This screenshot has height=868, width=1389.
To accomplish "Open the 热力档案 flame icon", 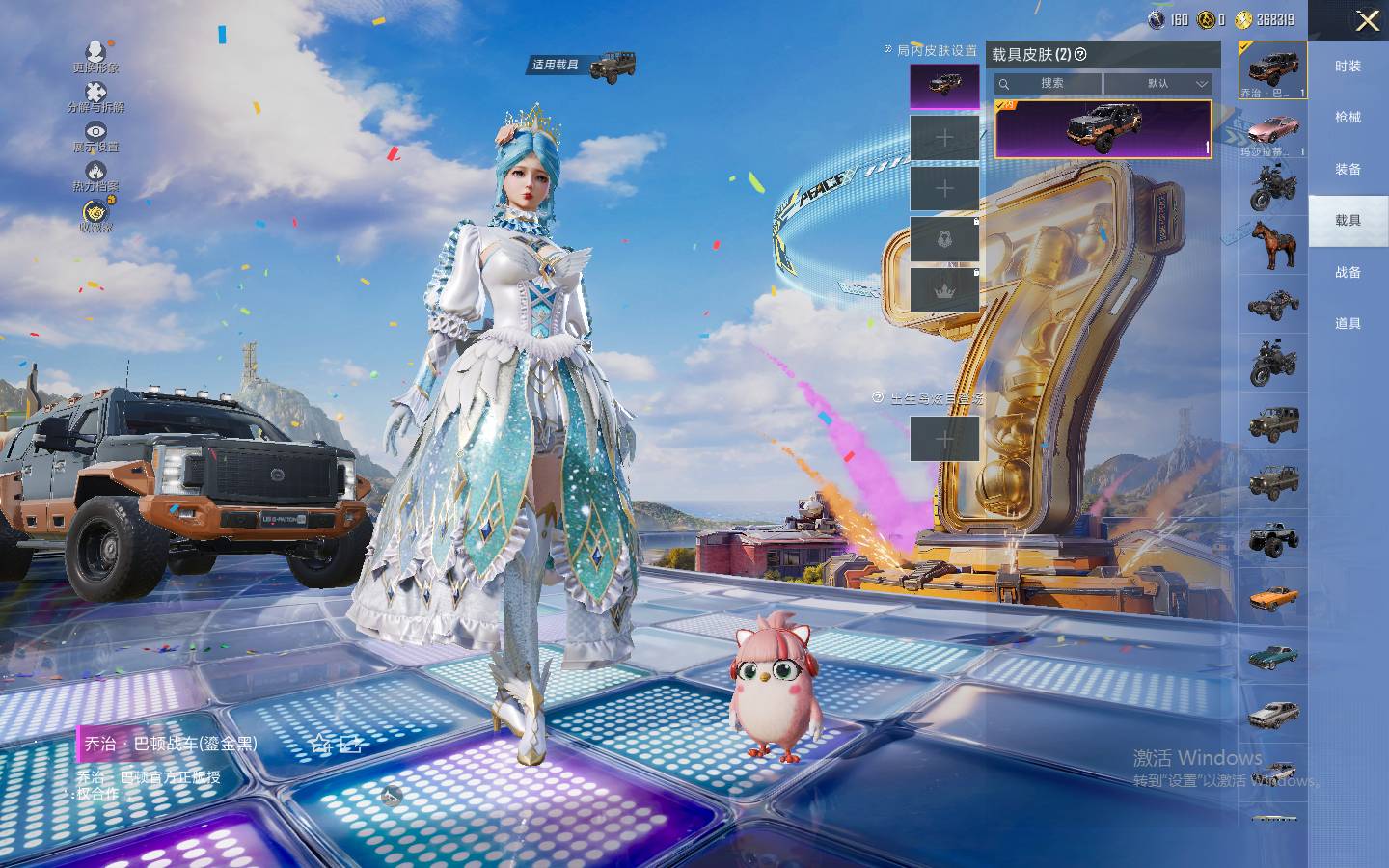I will (x=95, y=176).
